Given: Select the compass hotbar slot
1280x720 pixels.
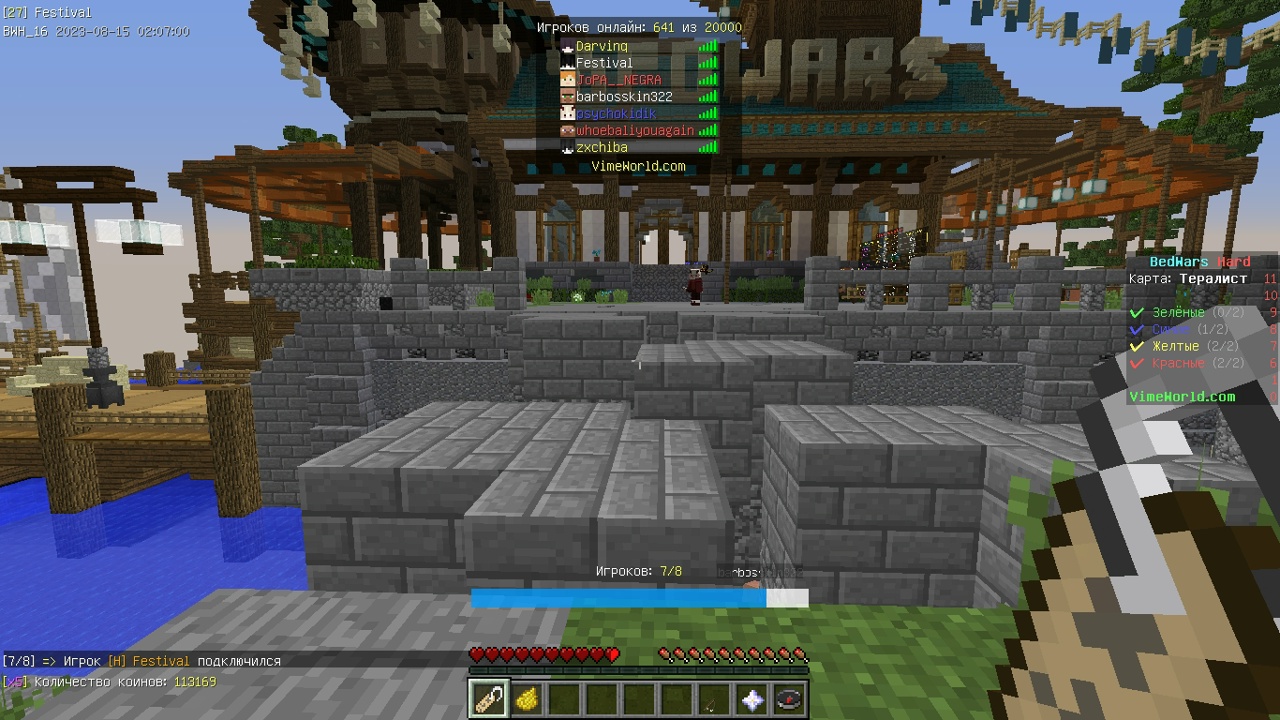Looking at the screenshot, I should pyautogui.click(x=789, y=699).
